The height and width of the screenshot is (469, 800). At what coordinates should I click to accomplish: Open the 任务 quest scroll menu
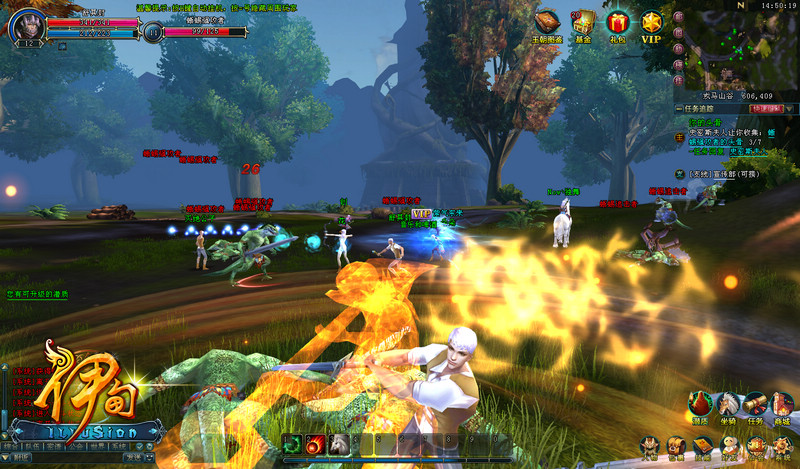(x=756, y=406)
